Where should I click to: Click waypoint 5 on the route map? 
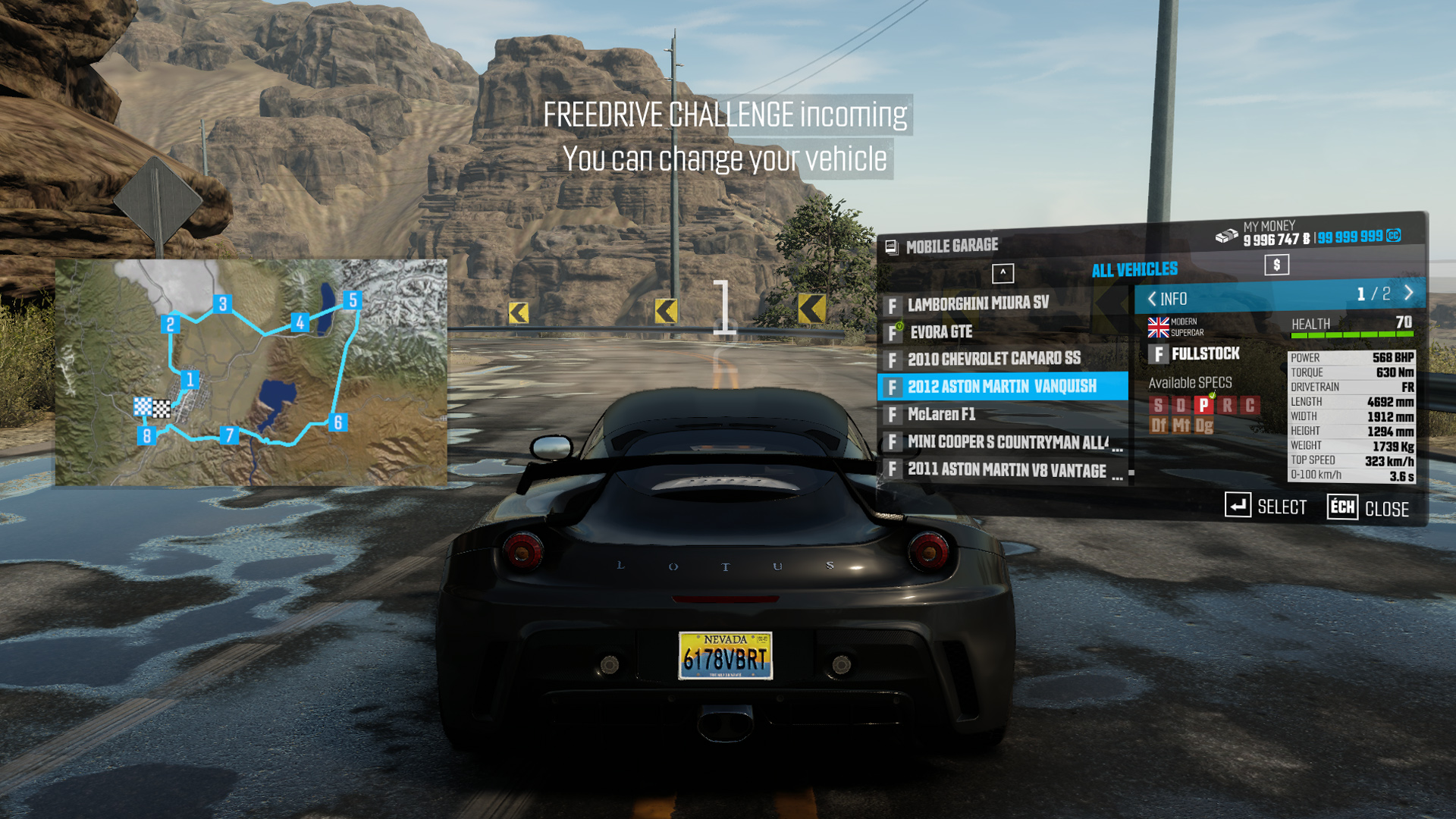pos(352,300)
